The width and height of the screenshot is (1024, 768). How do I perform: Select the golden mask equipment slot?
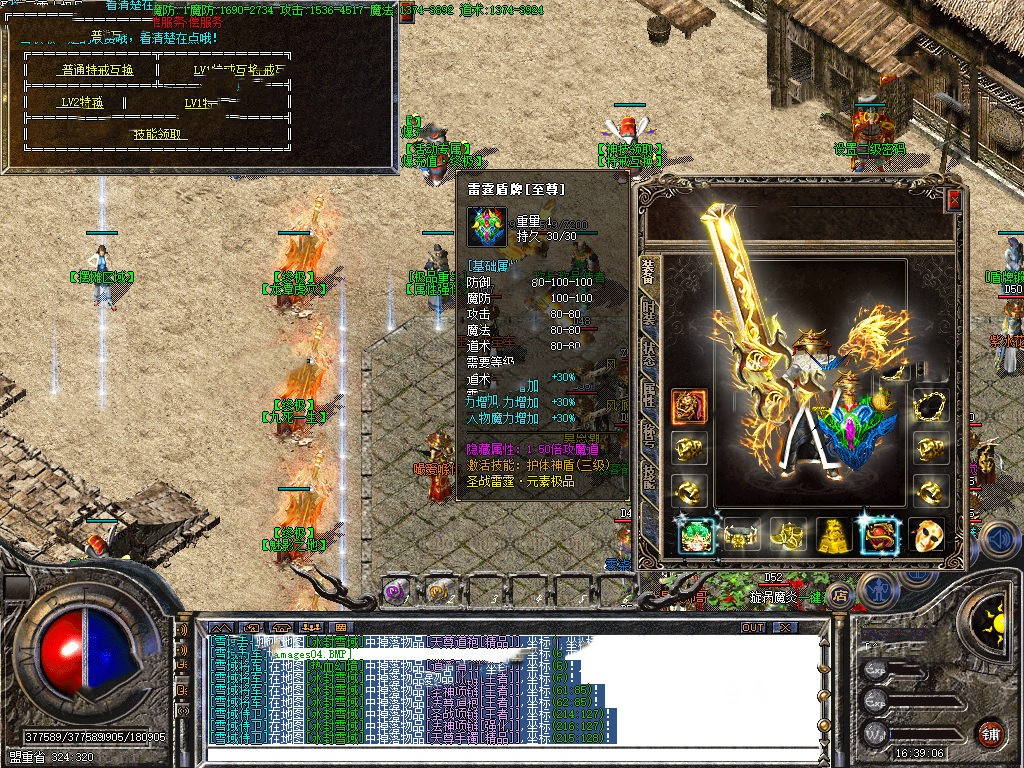[927, 537]
